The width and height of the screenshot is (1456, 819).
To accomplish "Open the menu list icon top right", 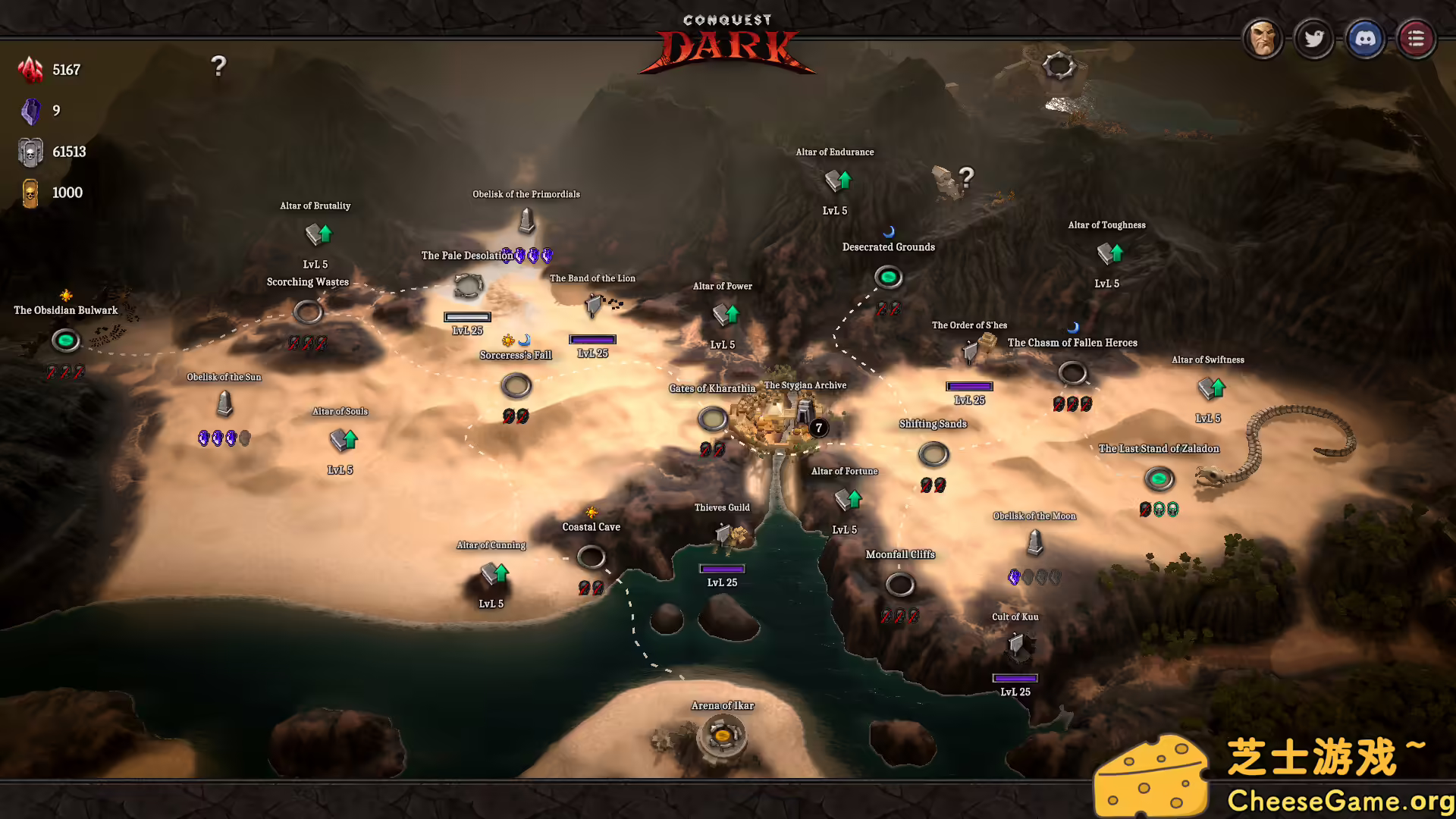I will [1416, 38].
